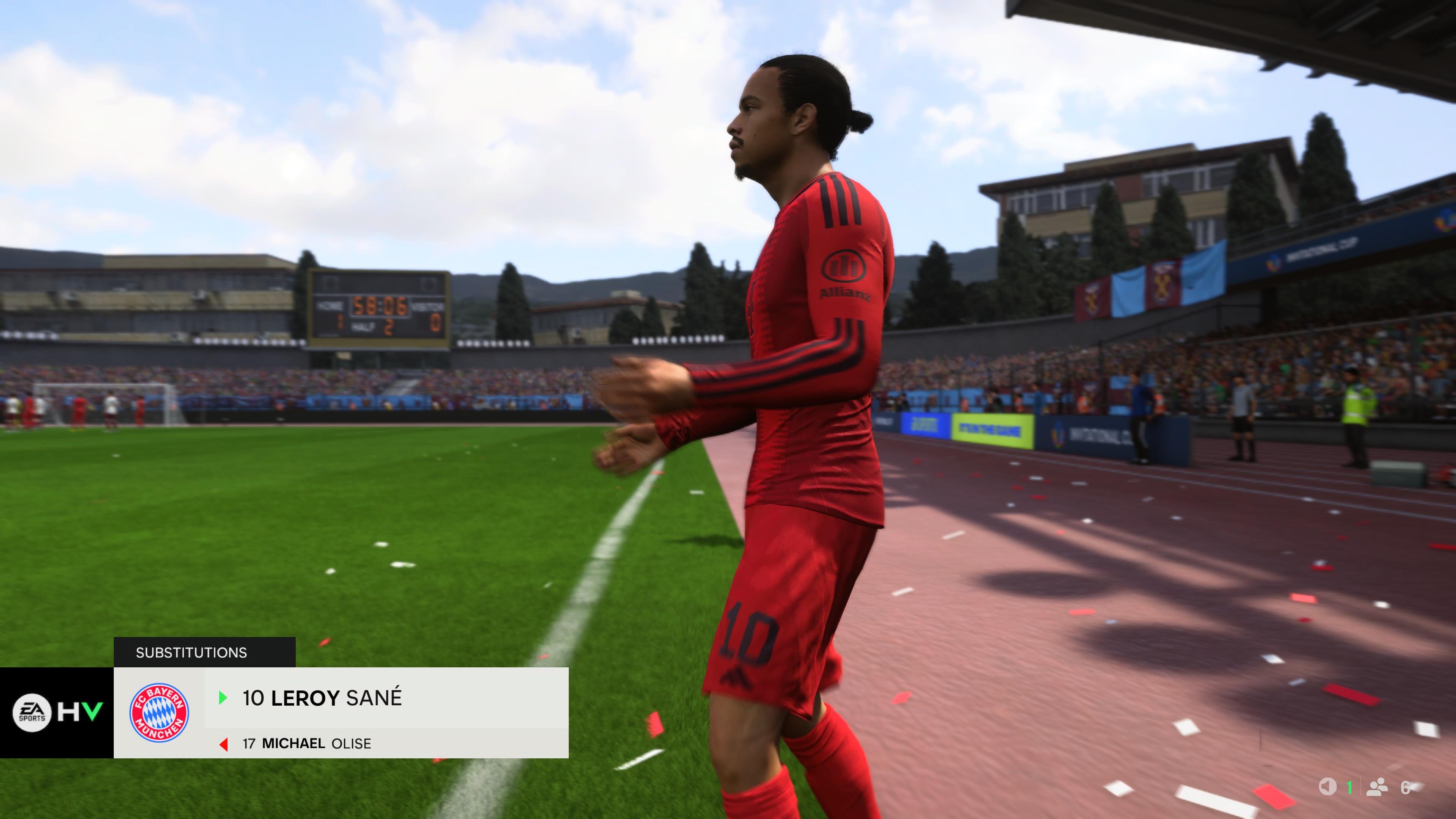Viewport: 1456px width, 819px height.
Task: Open the spectators icon showing 6 viewers
Action: point(1378,786)
